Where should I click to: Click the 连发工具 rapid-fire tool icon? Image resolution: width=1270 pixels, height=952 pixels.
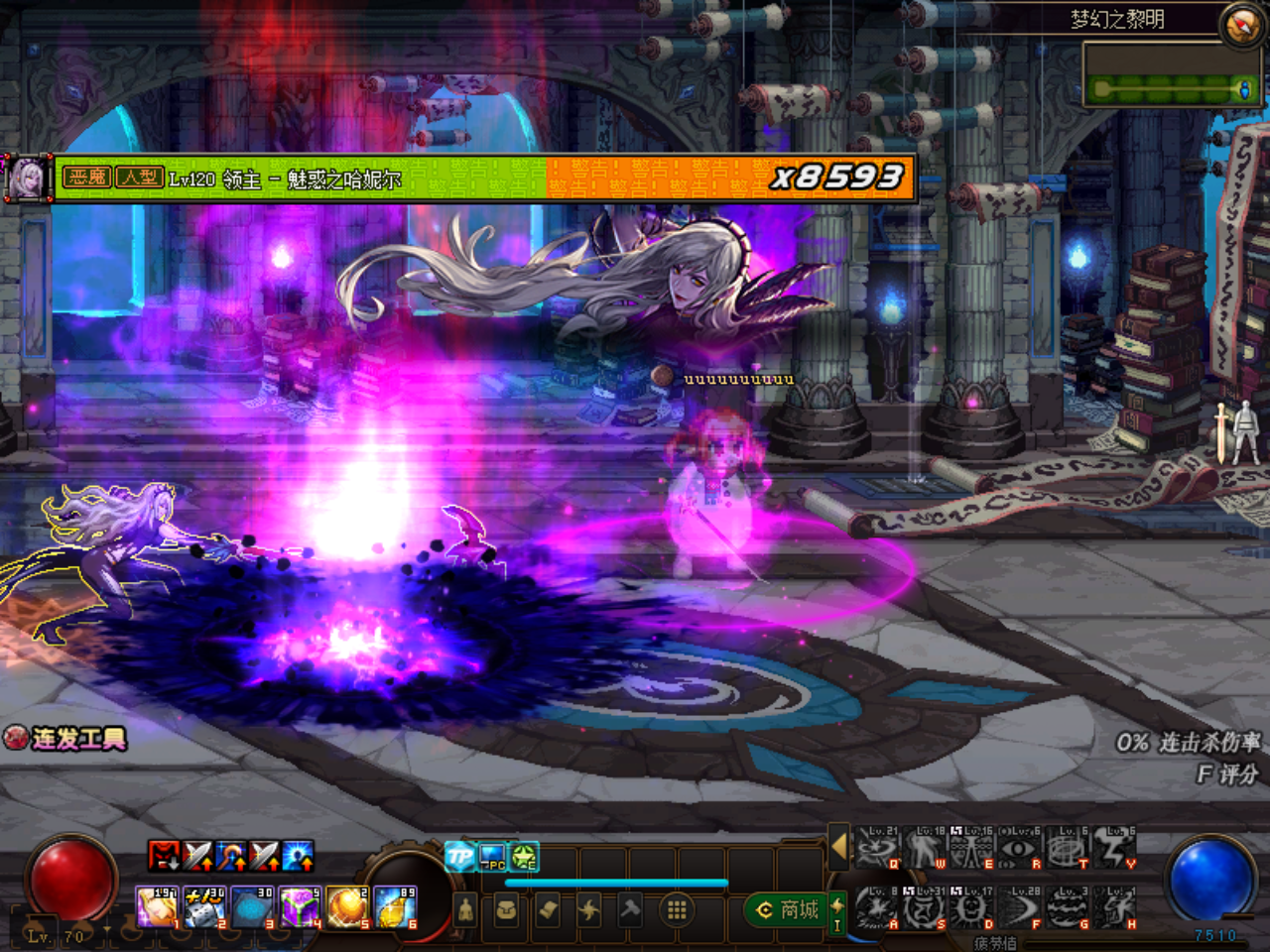(x=16, y=737)
